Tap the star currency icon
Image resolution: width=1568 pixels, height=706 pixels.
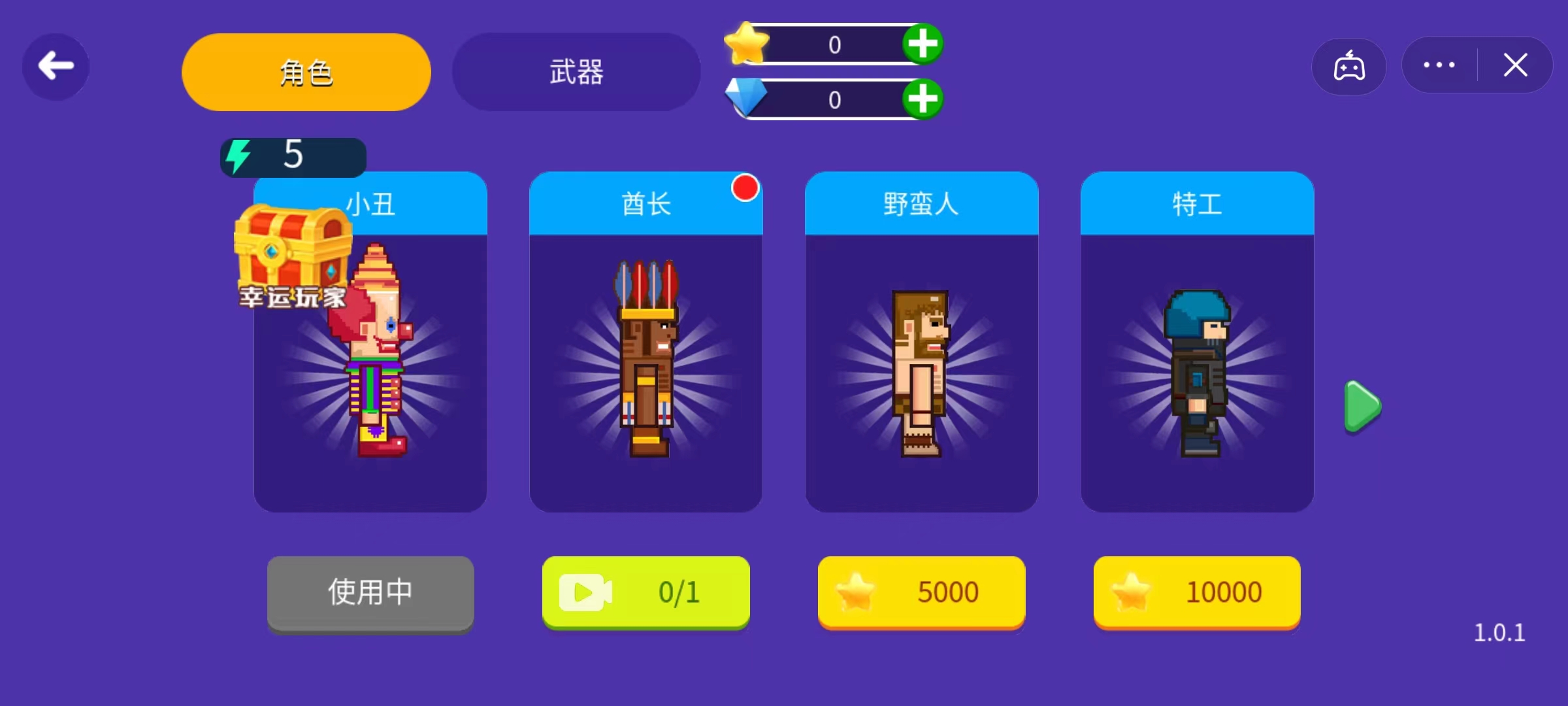click(749, 44)
